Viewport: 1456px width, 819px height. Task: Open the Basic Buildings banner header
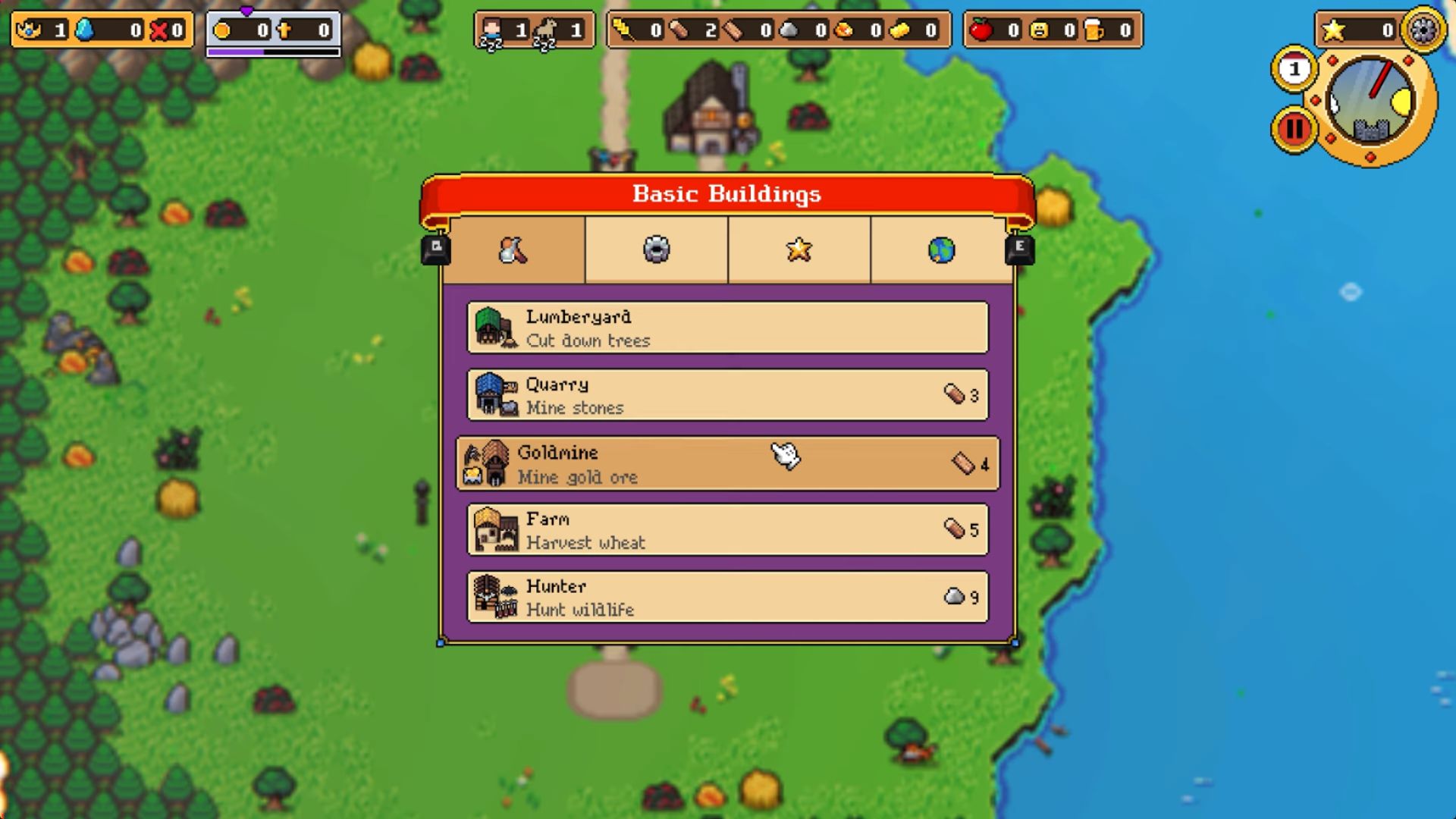pos(726,193)
